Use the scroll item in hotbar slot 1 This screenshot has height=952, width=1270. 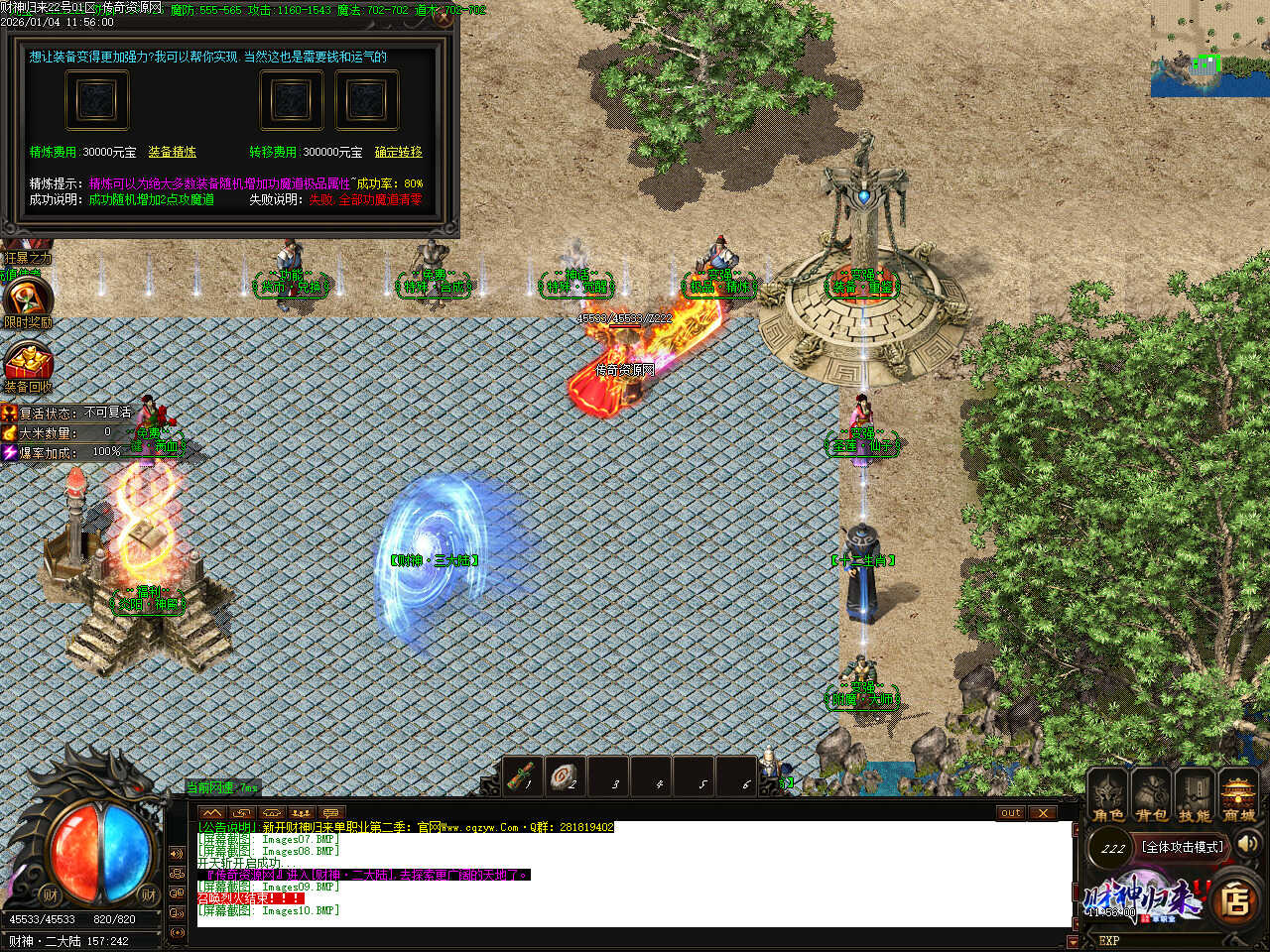click(x=522, y=776)
